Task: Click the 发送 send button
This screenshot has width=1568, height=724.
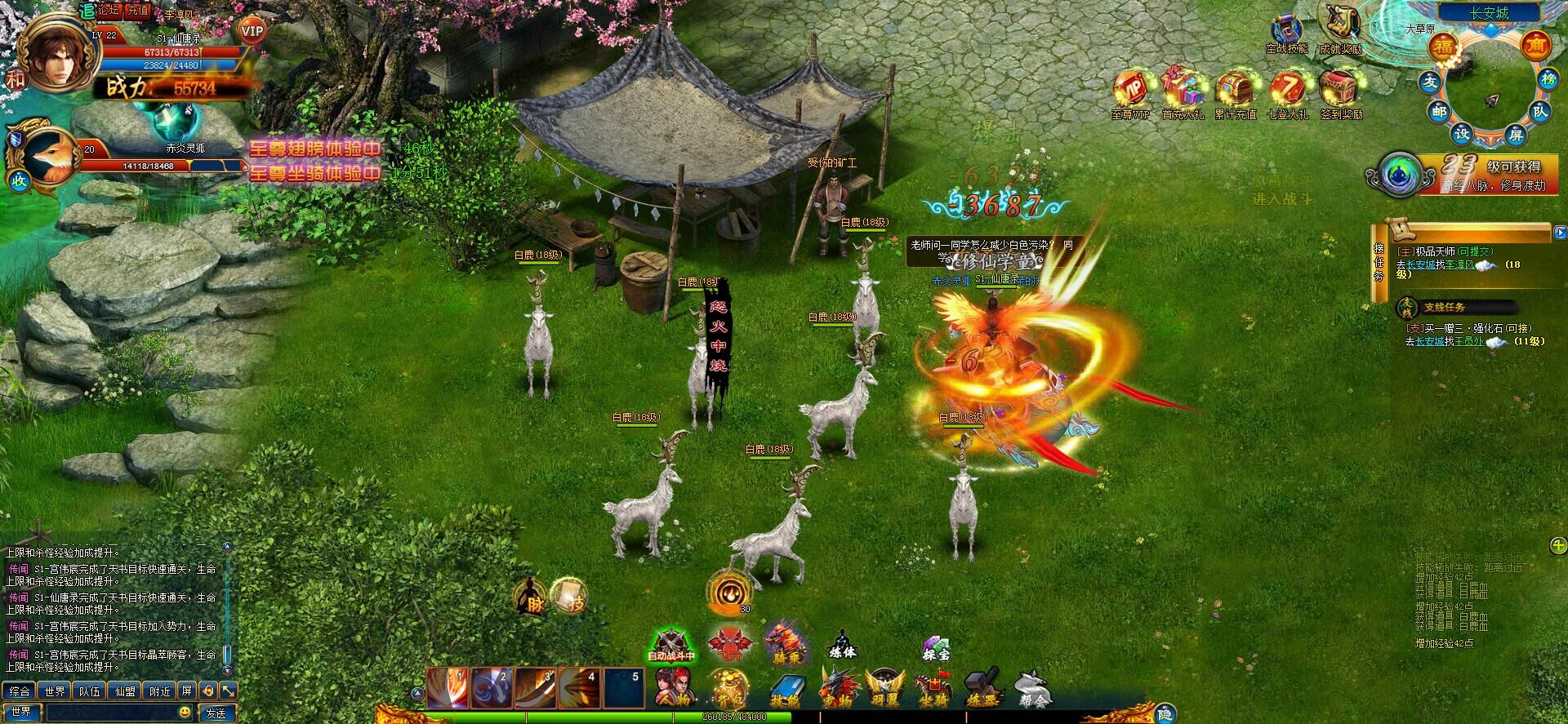Action: click(x=216, y=713)
